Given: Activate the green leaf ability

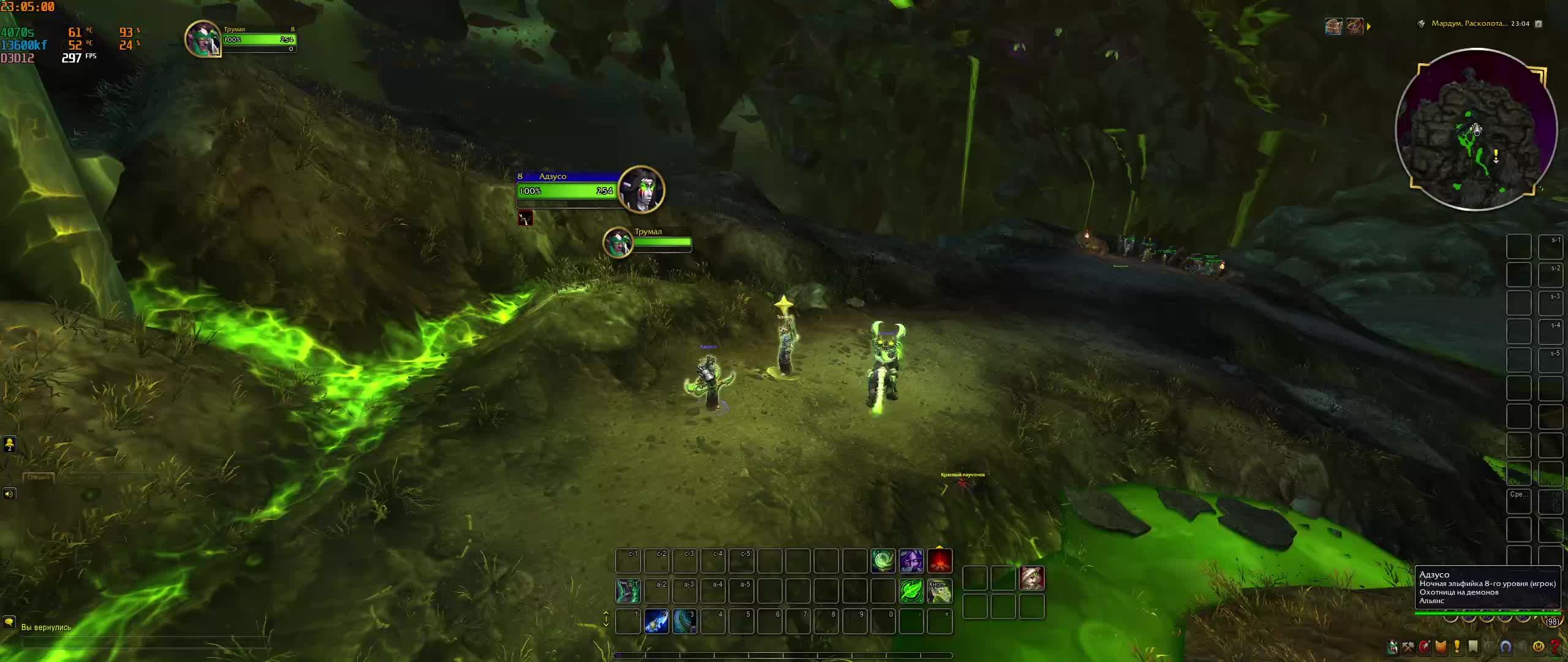Looking at the screenshot, I should 911,591.
